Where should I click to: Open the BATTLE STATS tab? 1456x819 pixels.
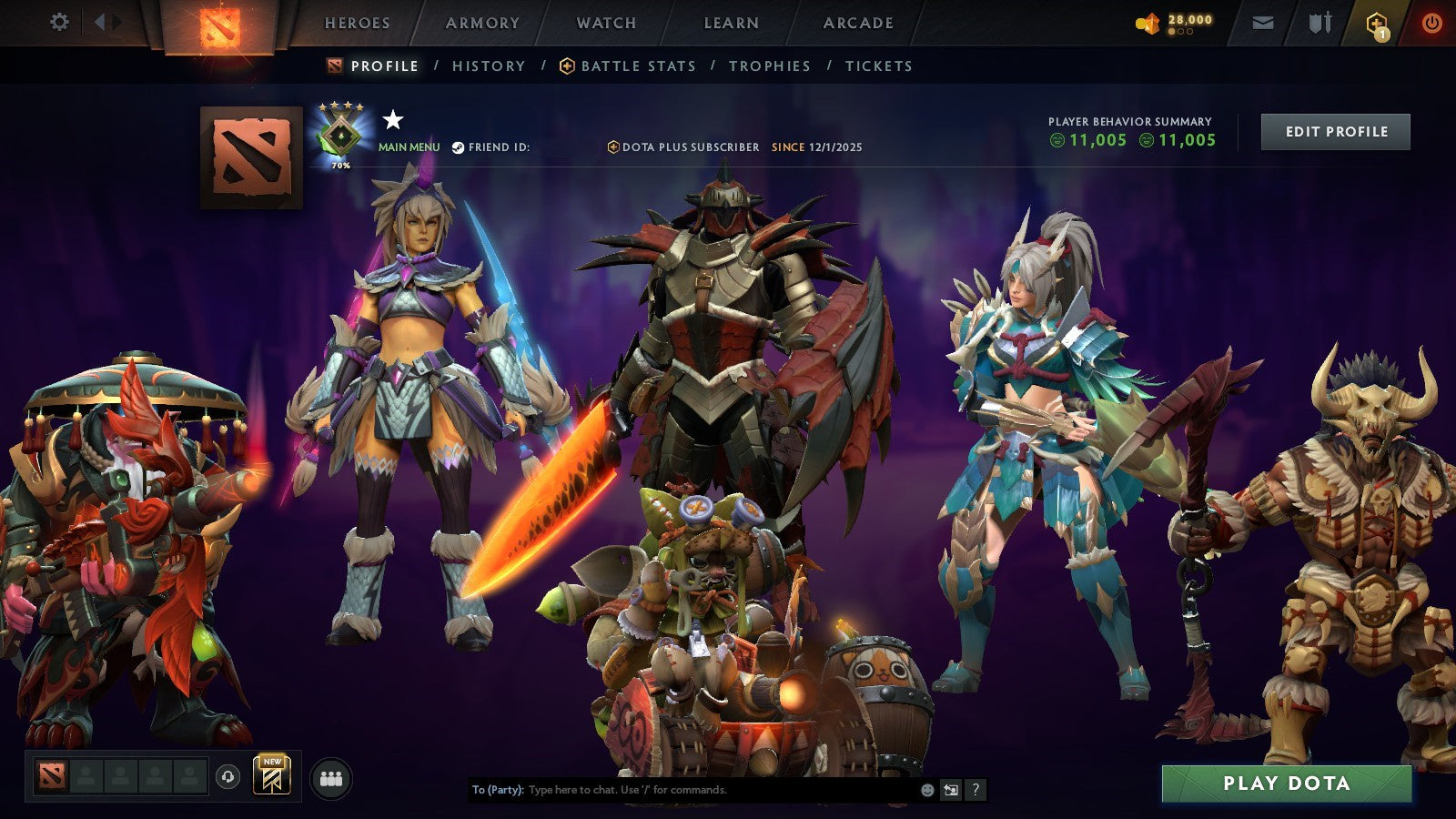coord(637,66)
